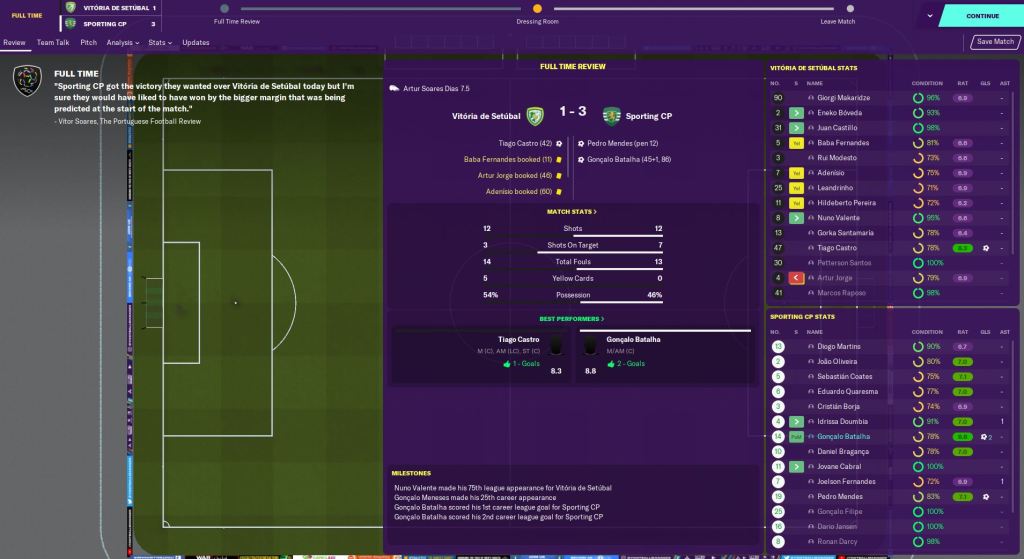View the Best Performers list

[571, 319]
